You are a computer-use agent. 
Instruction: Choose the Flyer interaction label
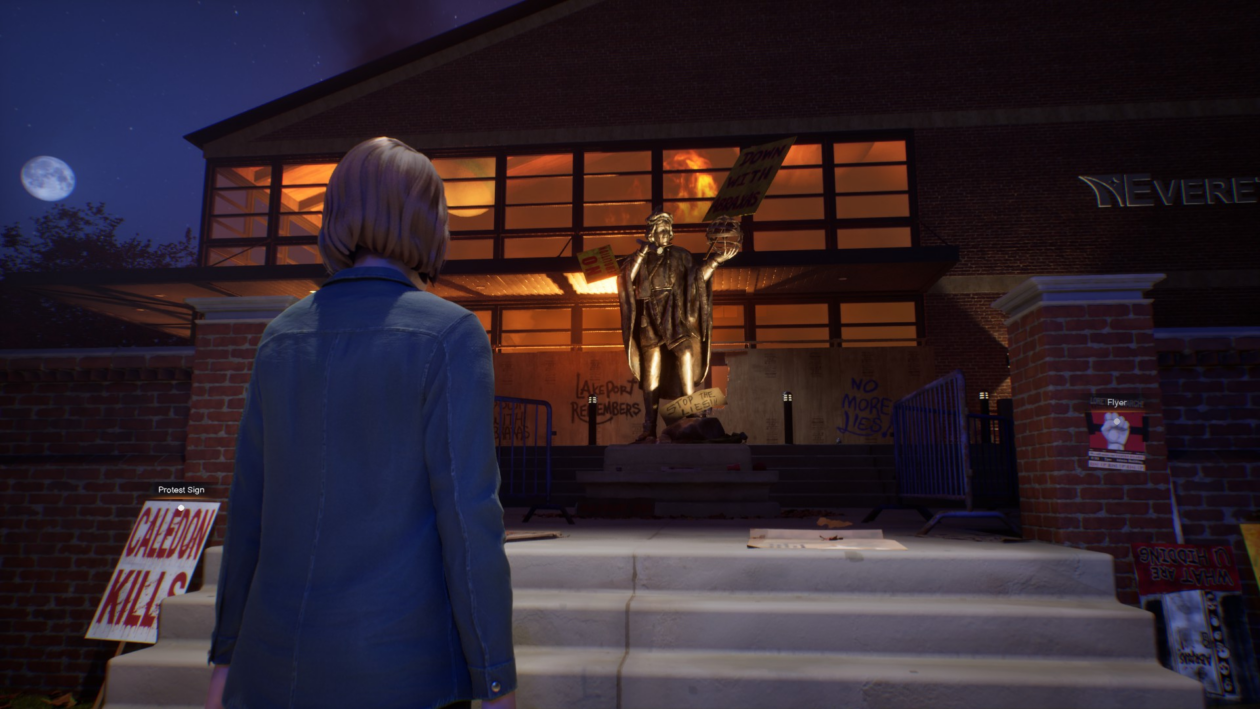tap(1116, 403)
